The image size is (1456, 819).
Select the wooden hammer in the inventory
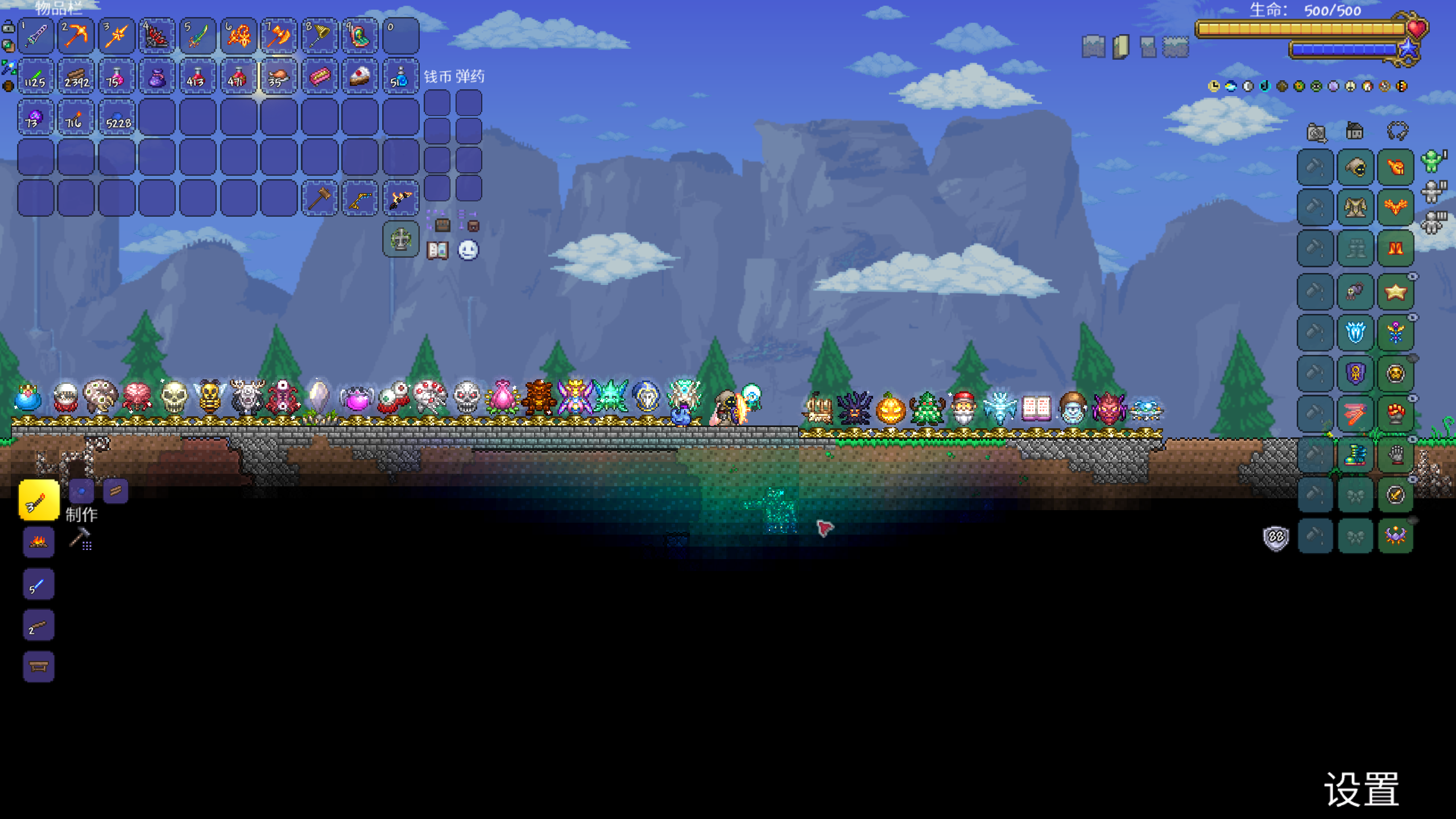coord(319,198)
